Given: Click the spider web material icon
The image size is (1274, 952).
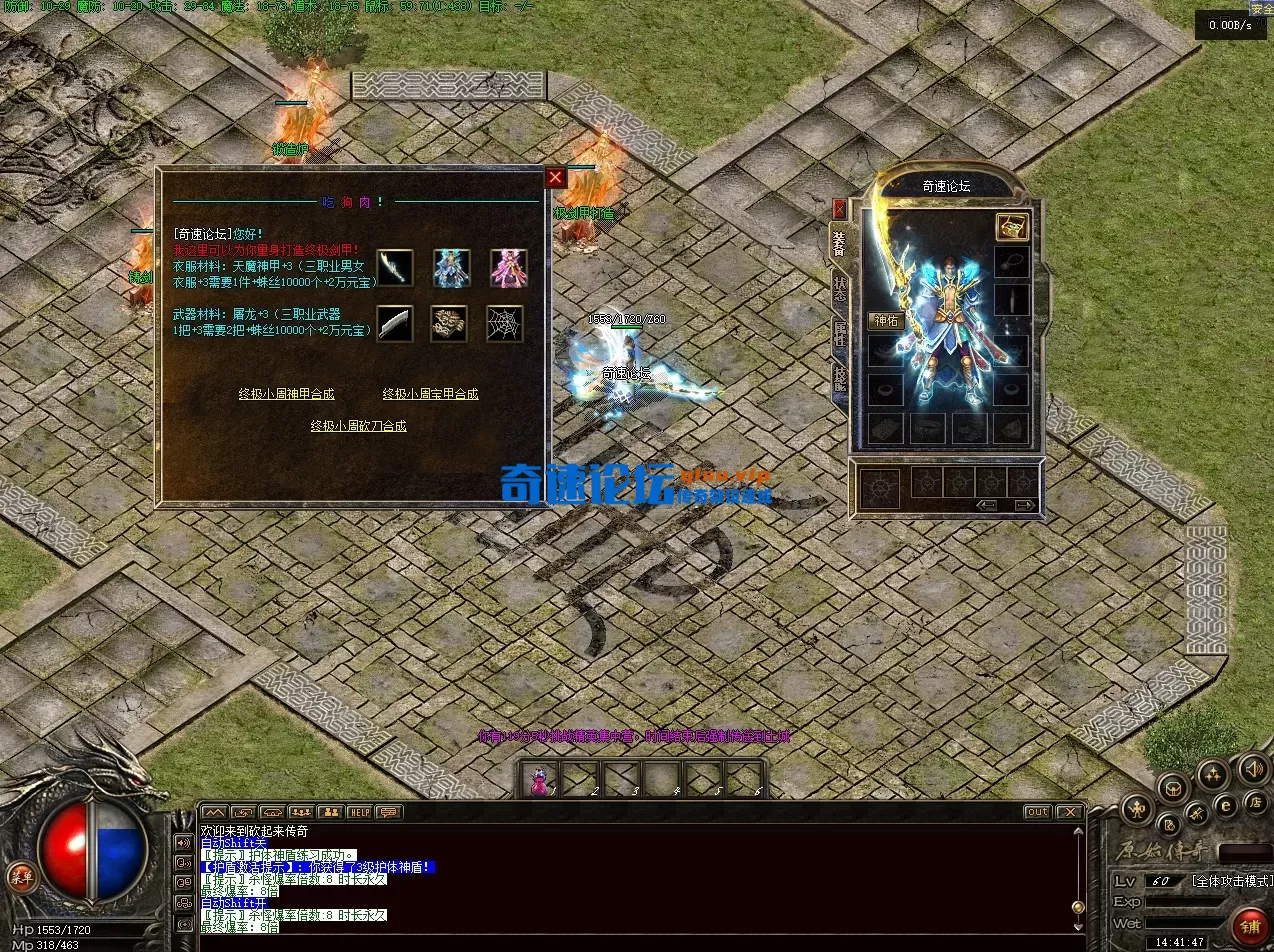Looking at the screenshot, I should (505, 323).
